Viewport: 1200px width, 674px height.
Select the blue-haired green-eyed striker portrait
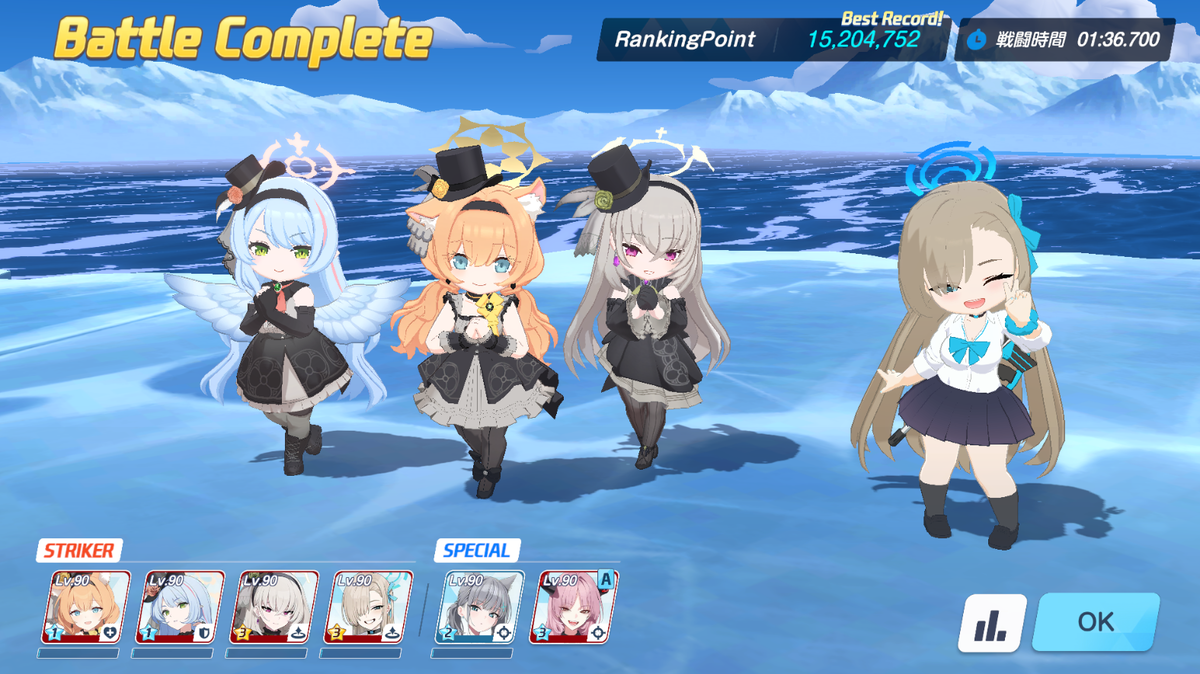(180, 607)
